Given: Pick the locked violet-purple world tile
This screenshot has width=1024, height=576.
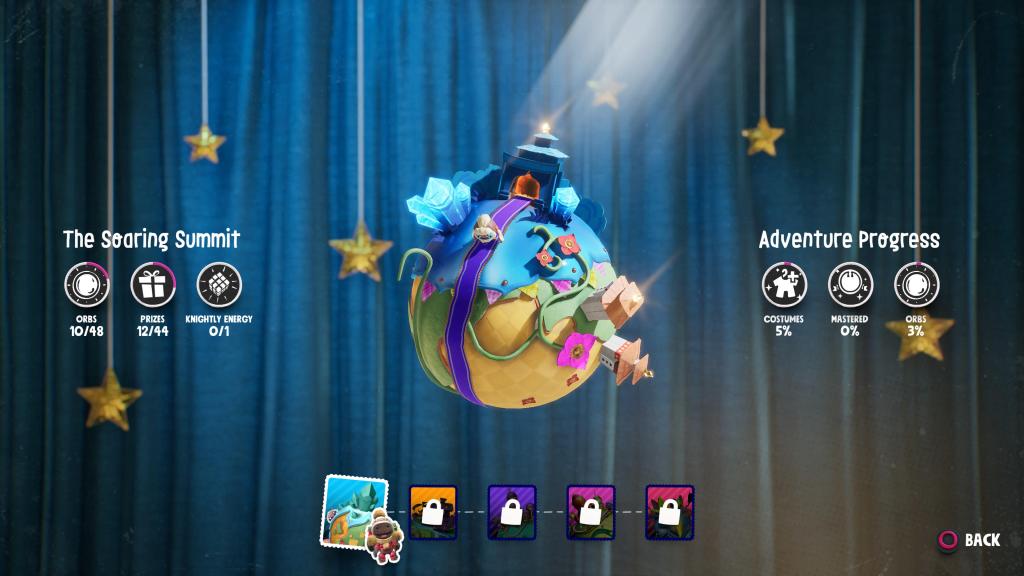Looking at the screenshot, I should pyautogui.click(x=512, y=512).
